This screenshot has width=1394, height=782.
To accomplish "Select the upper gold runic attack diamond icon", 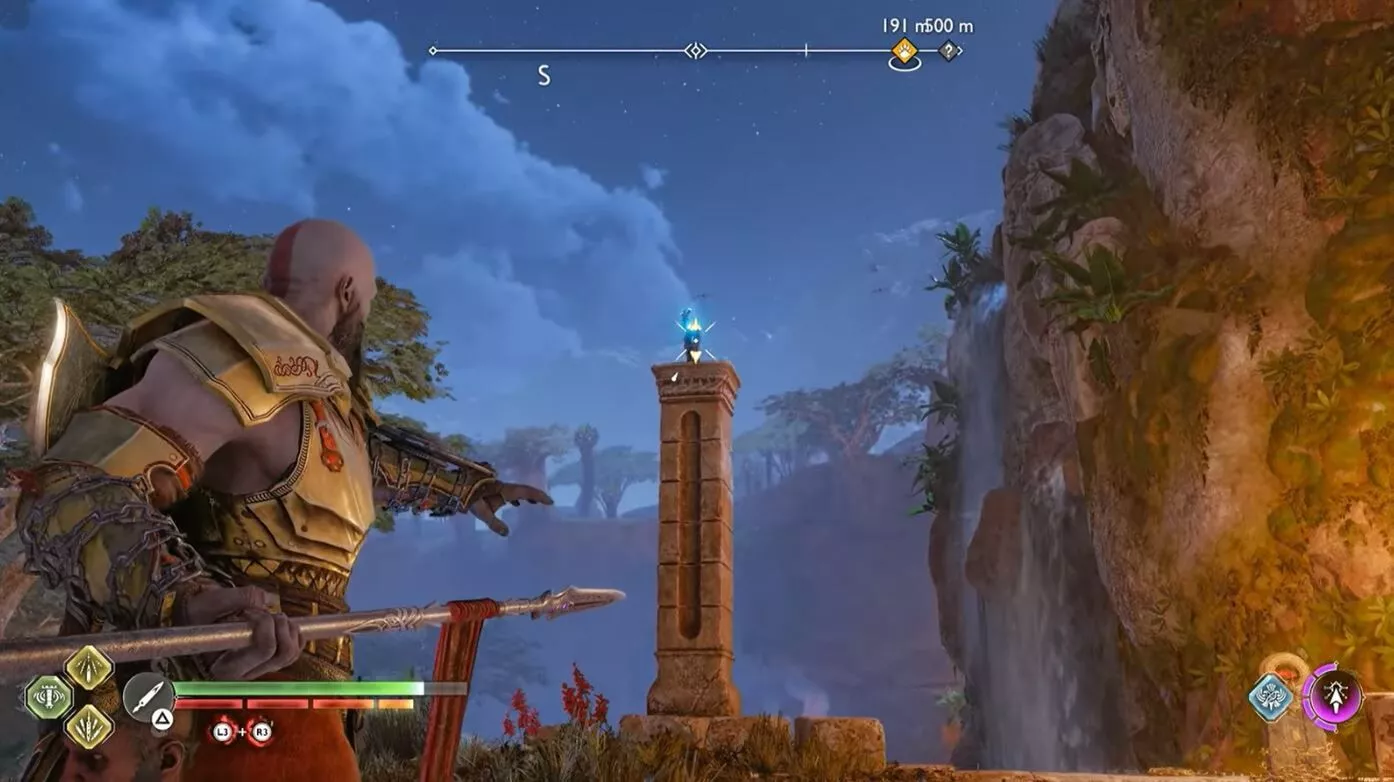I will [x=90, y=670].
